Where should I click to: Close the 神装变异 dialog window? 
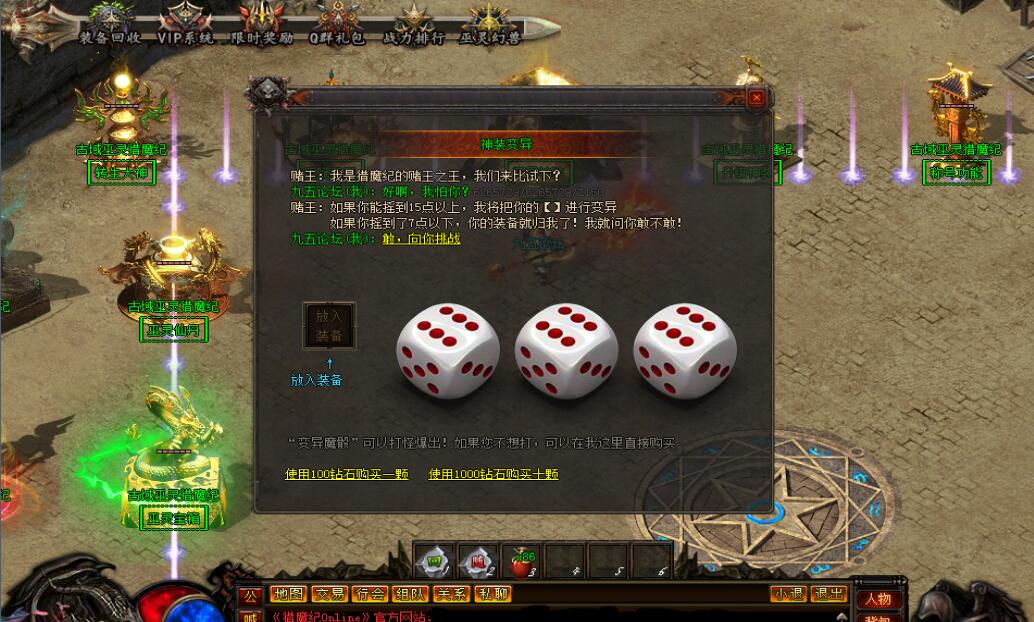[x=756, y=98]
